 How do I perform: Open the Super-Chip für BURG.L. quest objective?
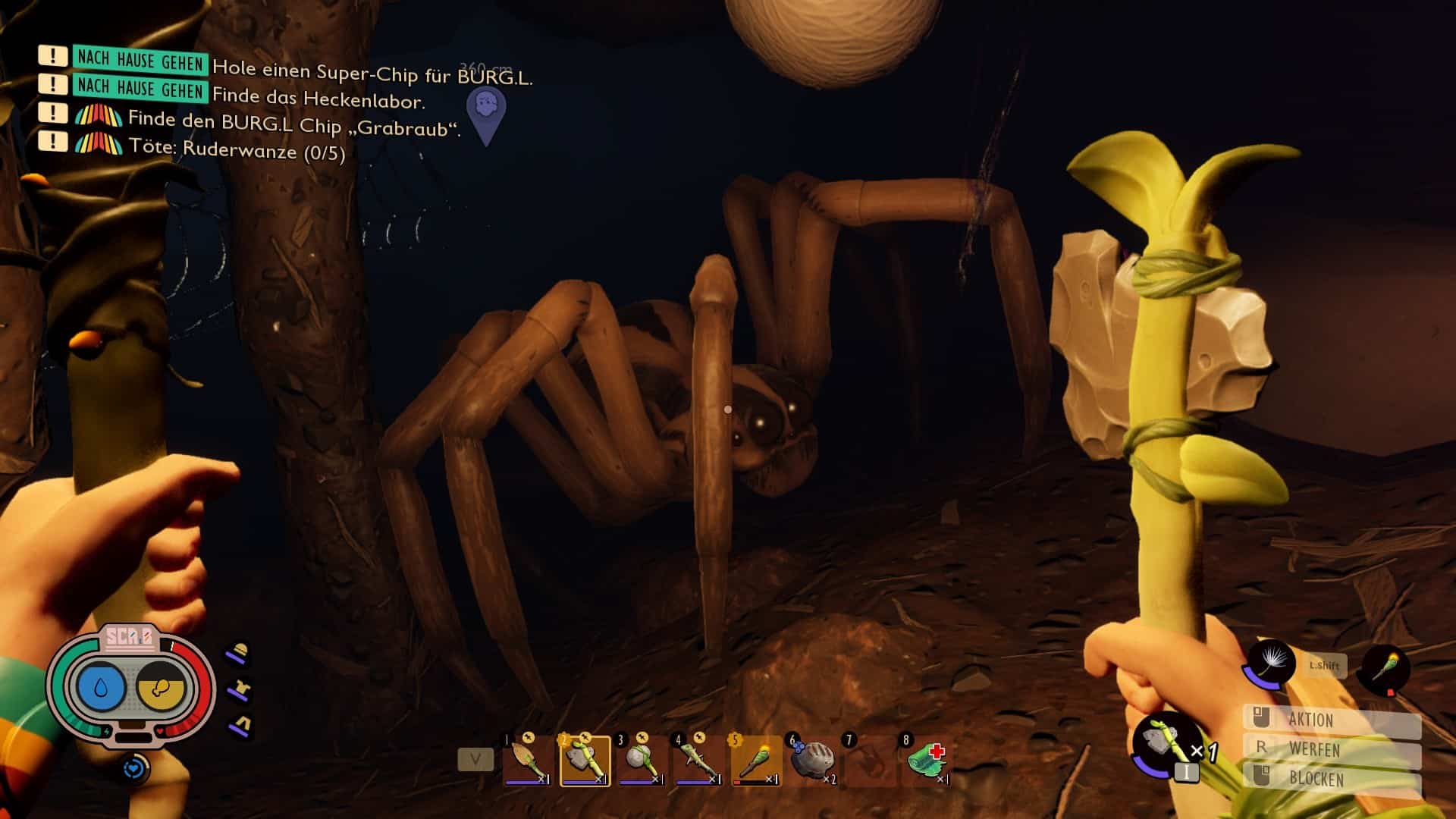[x=372, y=74]
